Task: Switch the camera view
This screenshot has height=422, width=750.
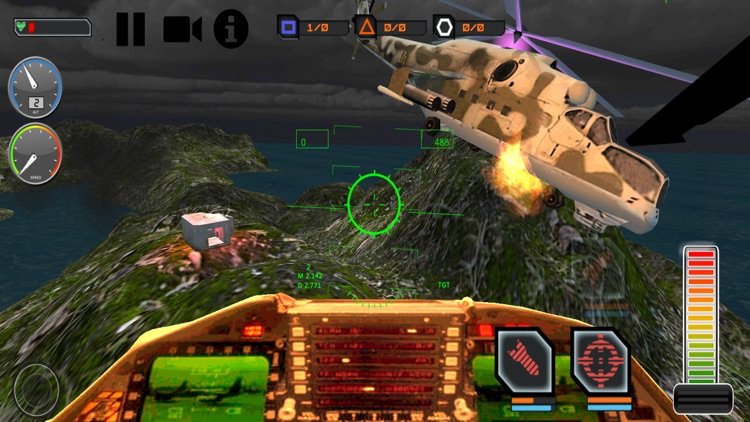Action: 182,29
